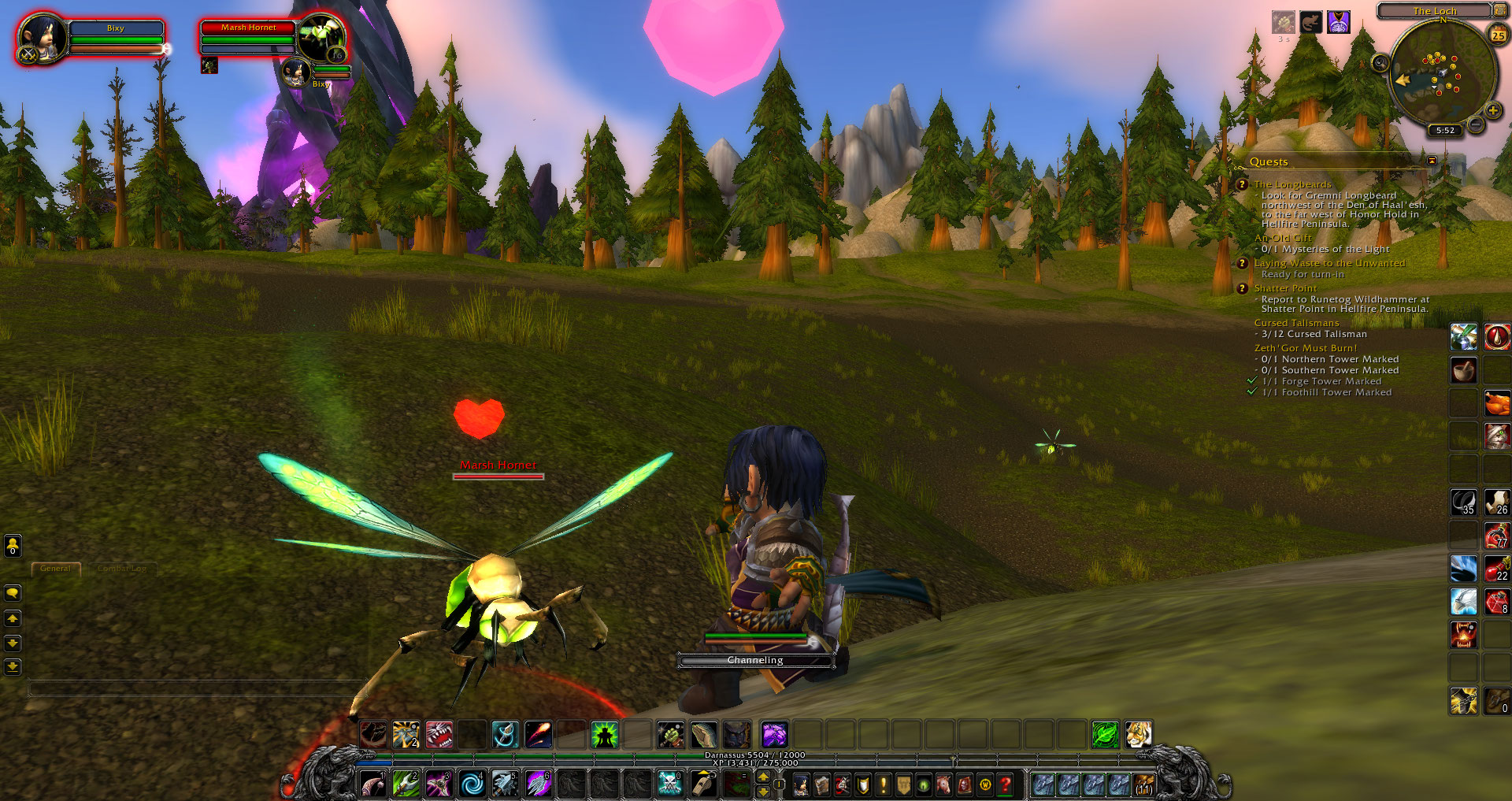Zoom in on the minimap
1512x801 pixels.
[x=1492, y=111]
